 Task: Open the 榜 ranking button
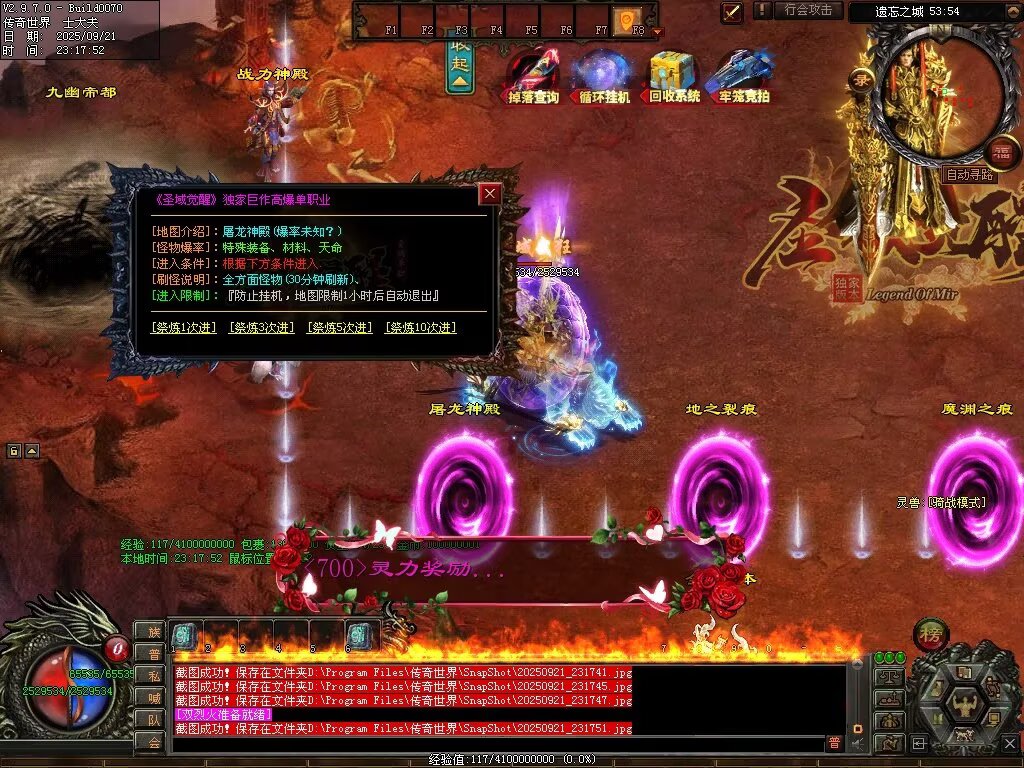[x=930, y=636]
